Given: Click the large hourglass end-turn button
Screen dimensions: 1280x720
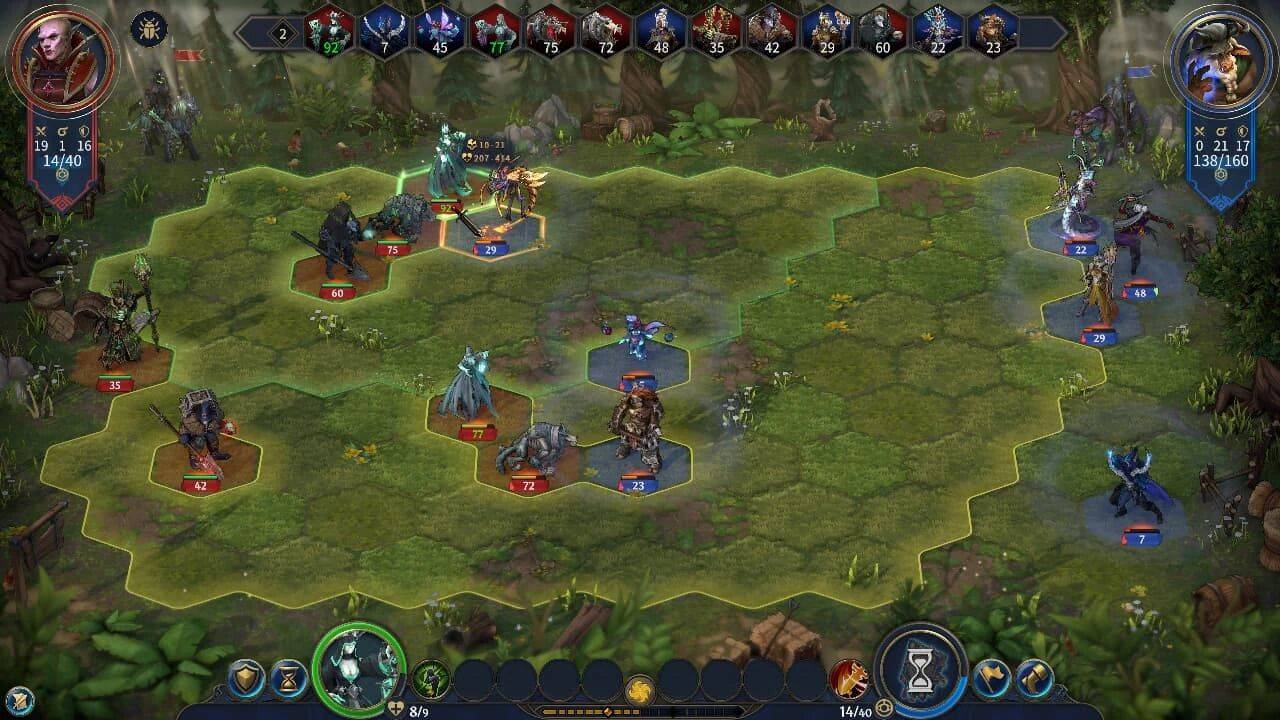Looking at the screenshot, I should pos(920,668).
